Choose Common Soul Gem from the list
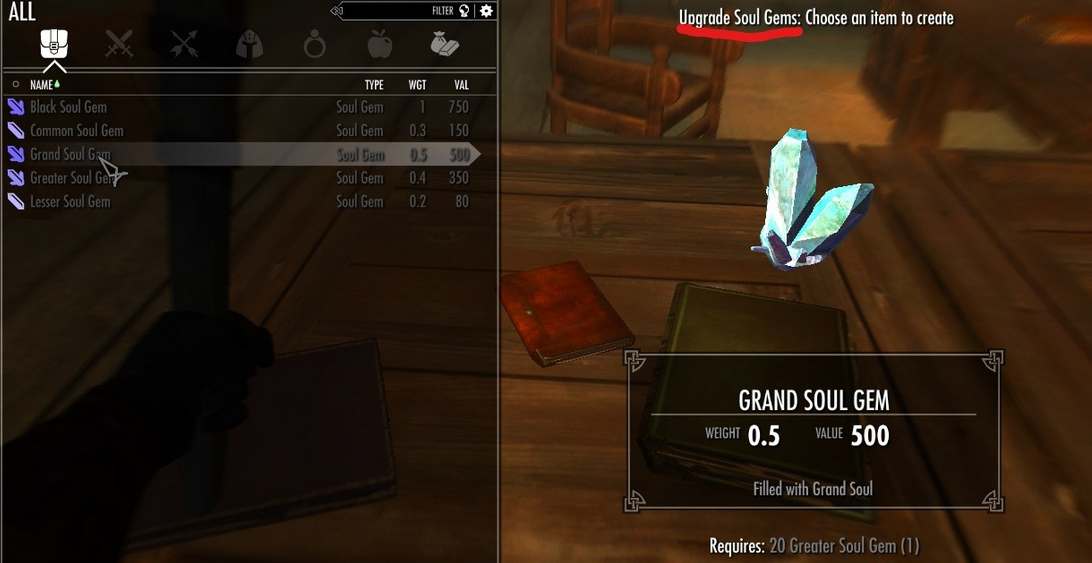1092x563 pixels. pyautogui.click(x=76, y=131)
